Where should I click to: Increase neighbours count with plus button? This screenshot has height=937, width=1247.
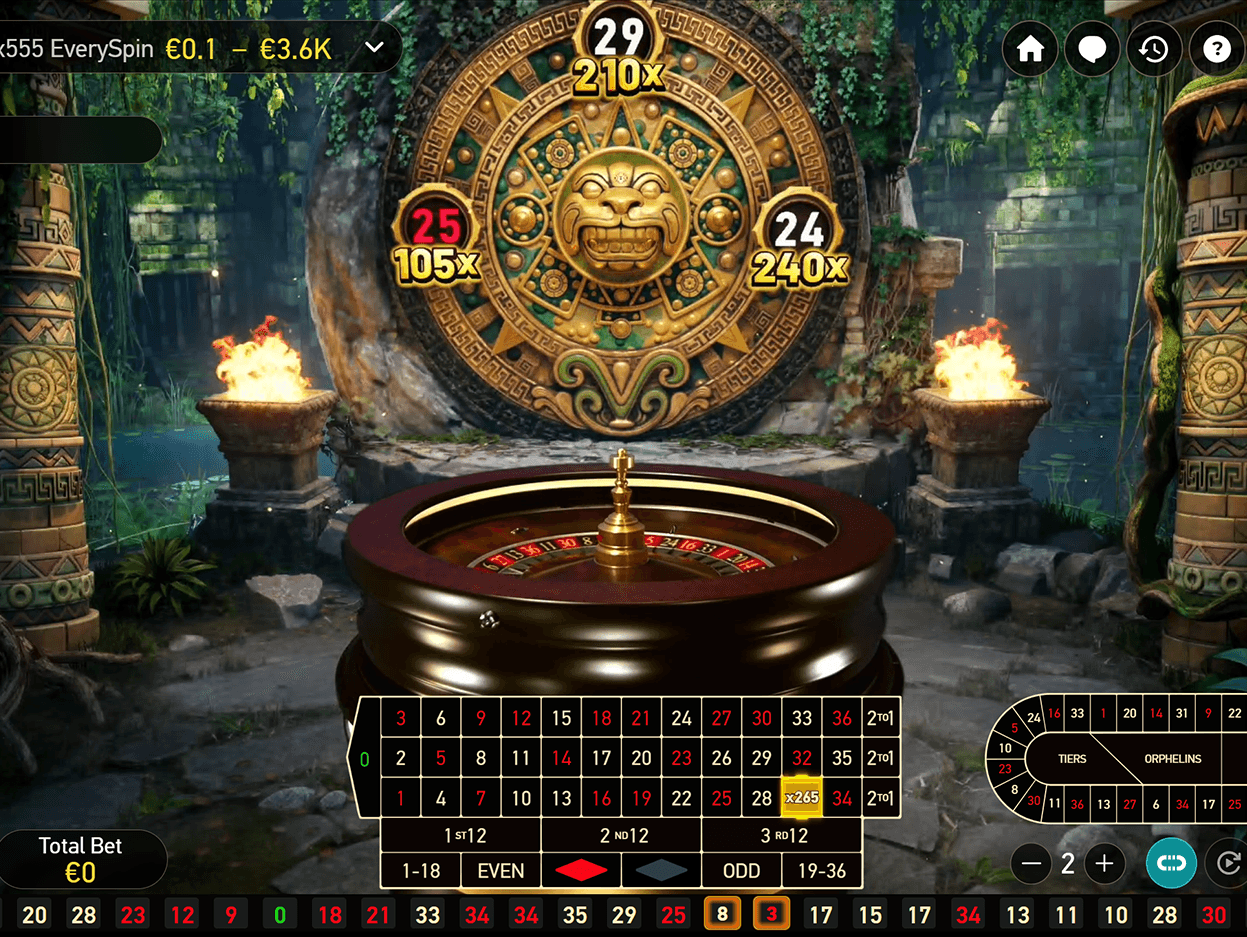1104,864
